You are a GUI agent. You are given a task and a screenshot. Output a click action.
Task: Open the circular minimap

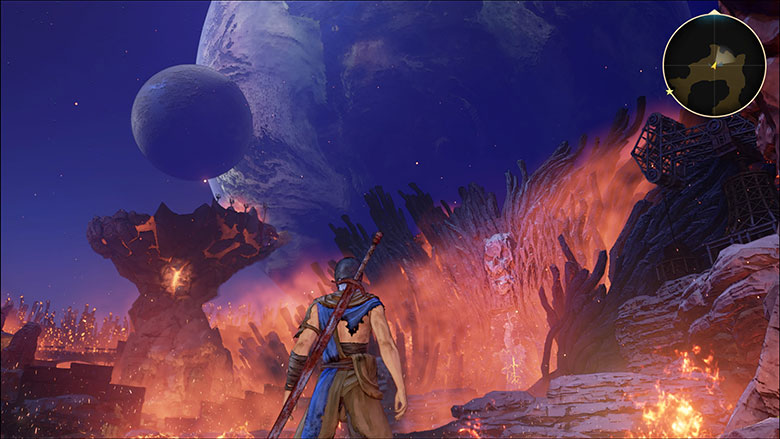[x=714, y=64]
